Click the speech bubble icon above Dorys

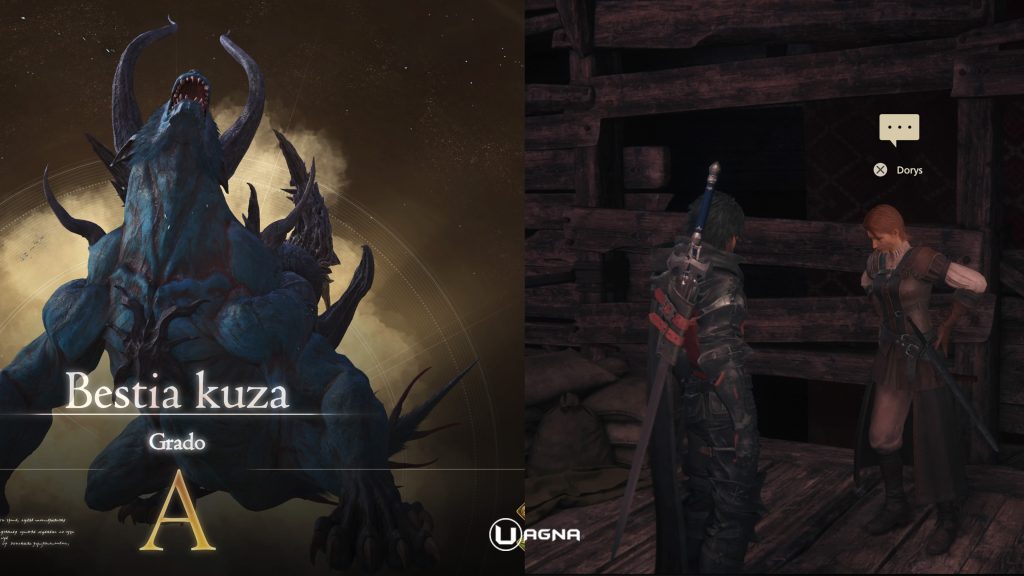pyautogui.click(x=898, y=129)
